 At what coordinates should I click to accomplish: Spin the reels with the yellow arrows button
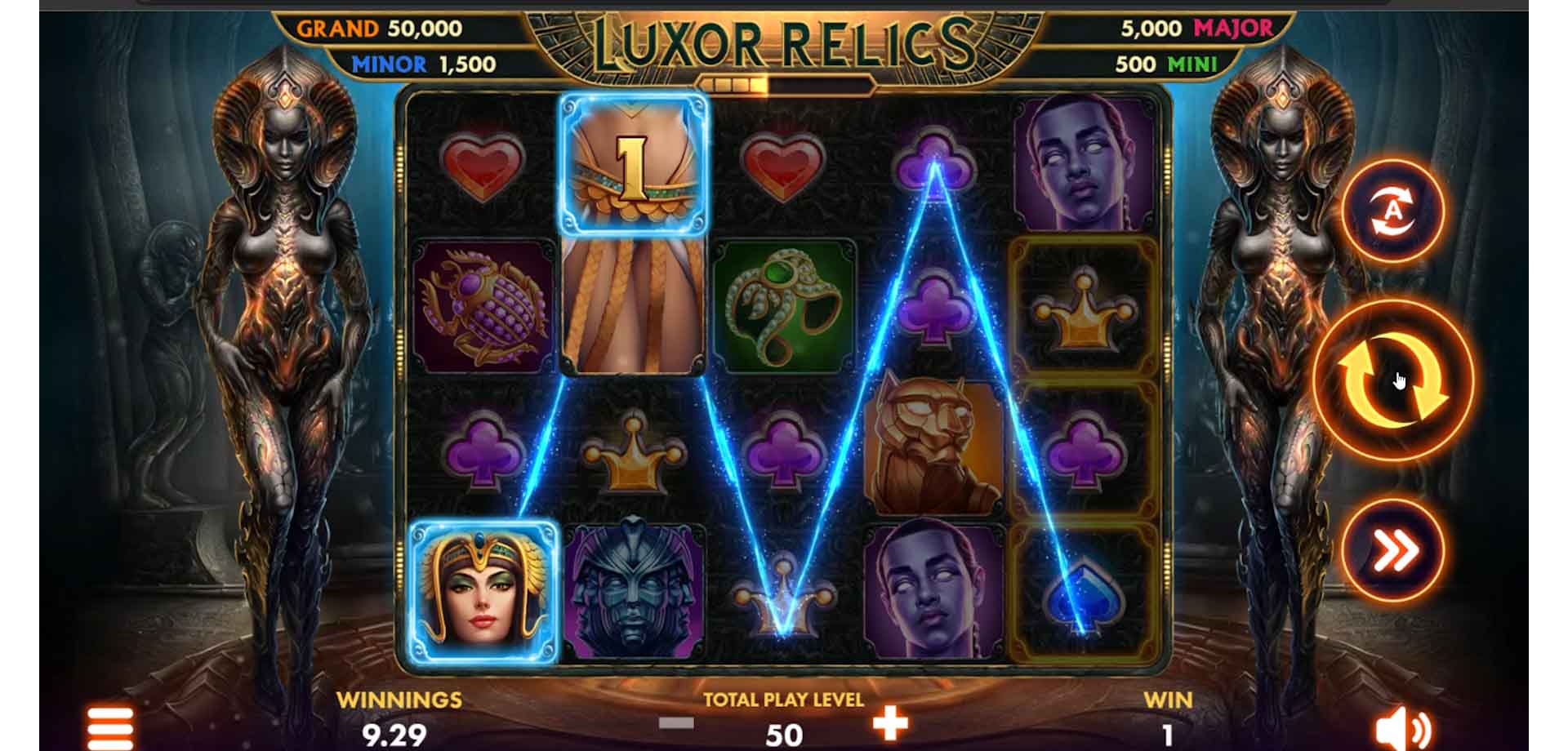click(x=1392, y=380)
